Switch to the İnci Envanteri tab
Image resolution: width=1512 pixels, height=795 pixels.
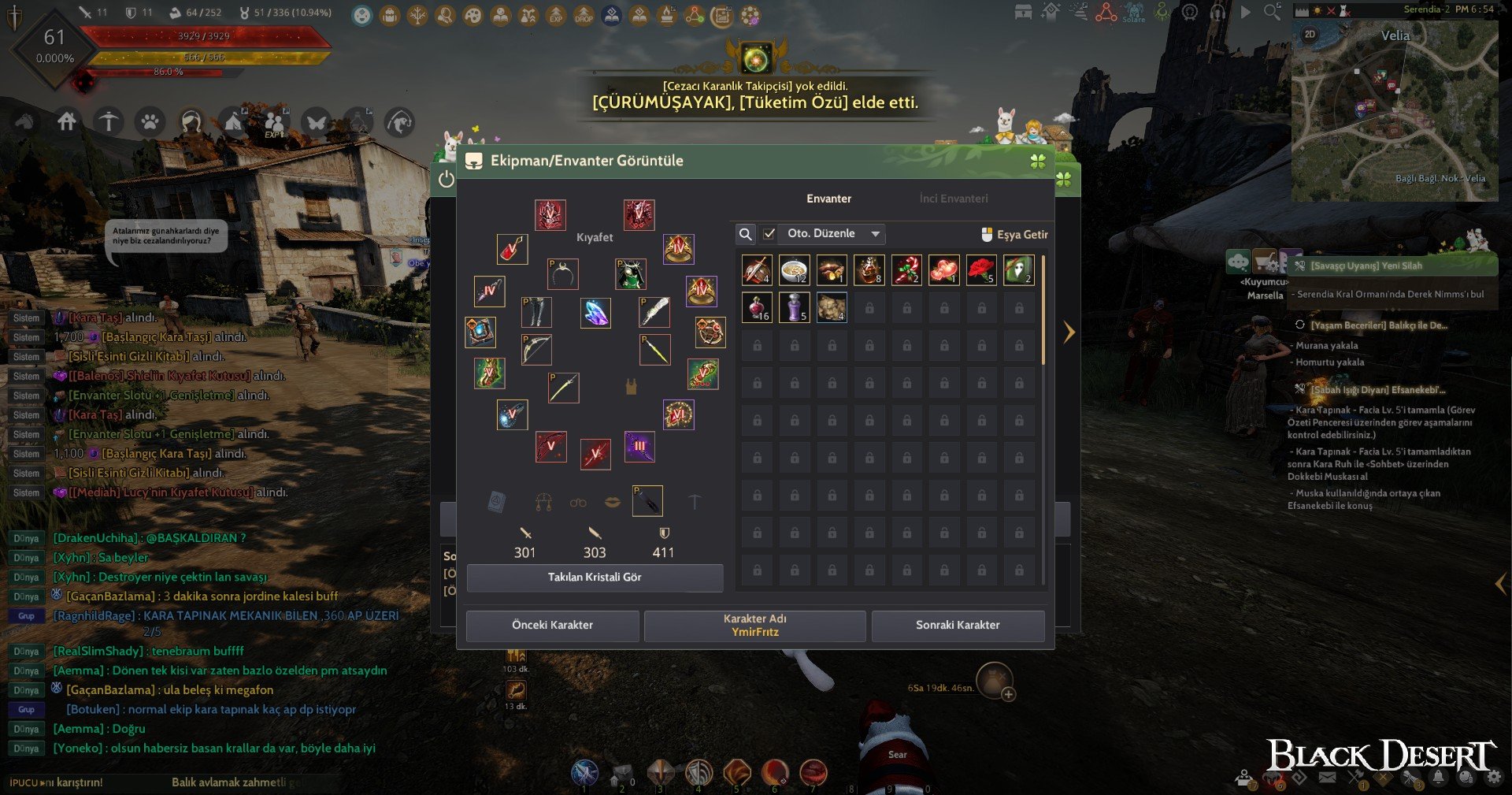(953, 199)
